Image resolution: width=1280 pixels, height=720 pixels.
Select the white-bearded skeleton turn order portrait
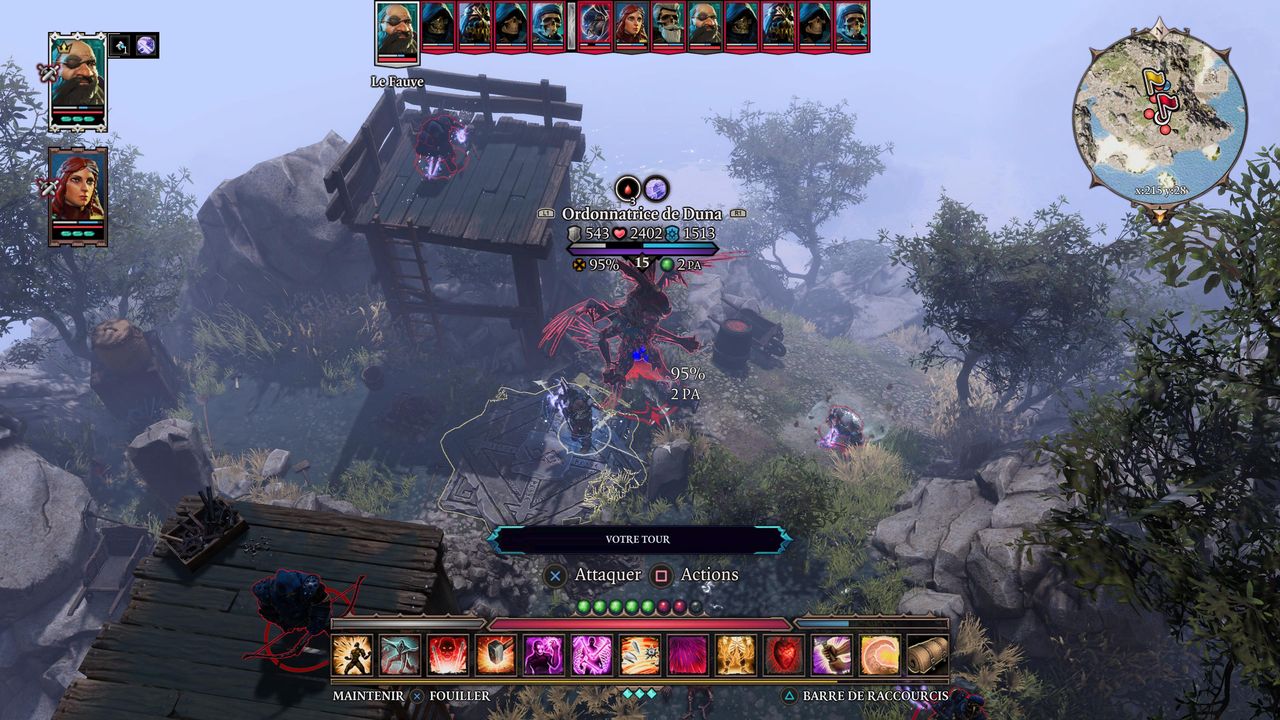(668, 25)
